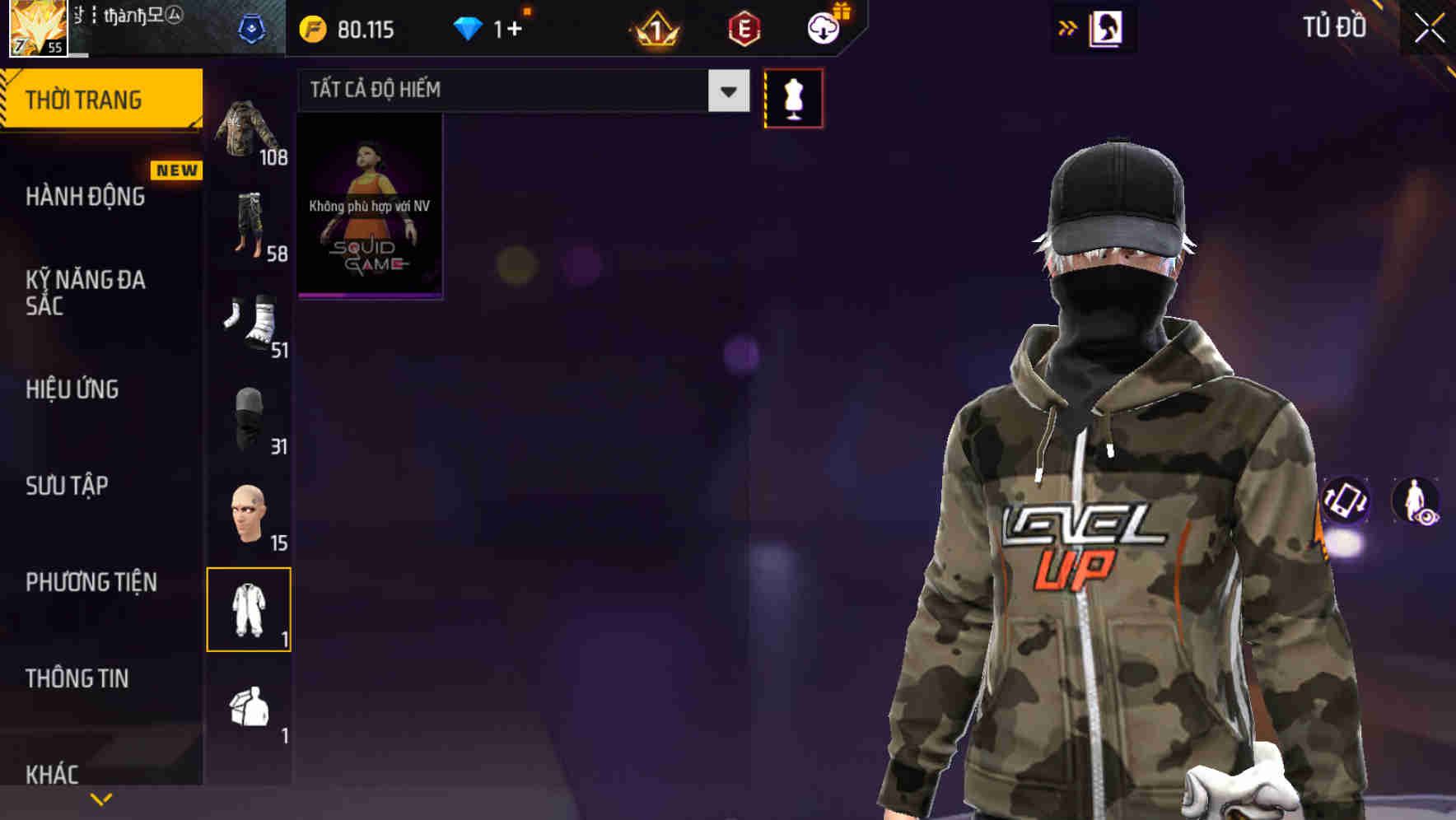The image size is (1456, 820).
Task: Select the jacket category showing 108 items
Action: pos(246,128)
